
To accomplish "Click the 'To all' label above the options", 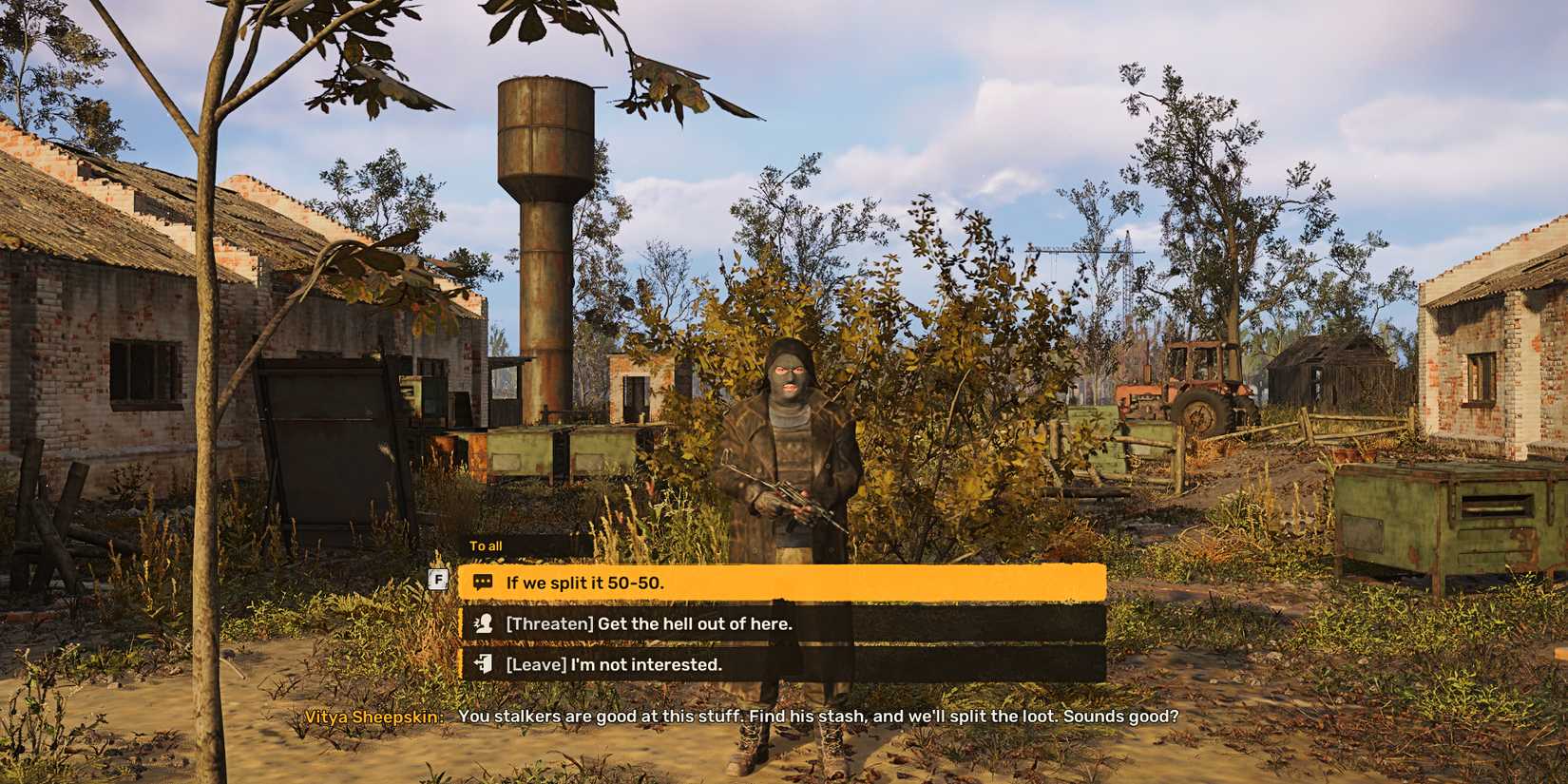I will click(x=485, y=545).
